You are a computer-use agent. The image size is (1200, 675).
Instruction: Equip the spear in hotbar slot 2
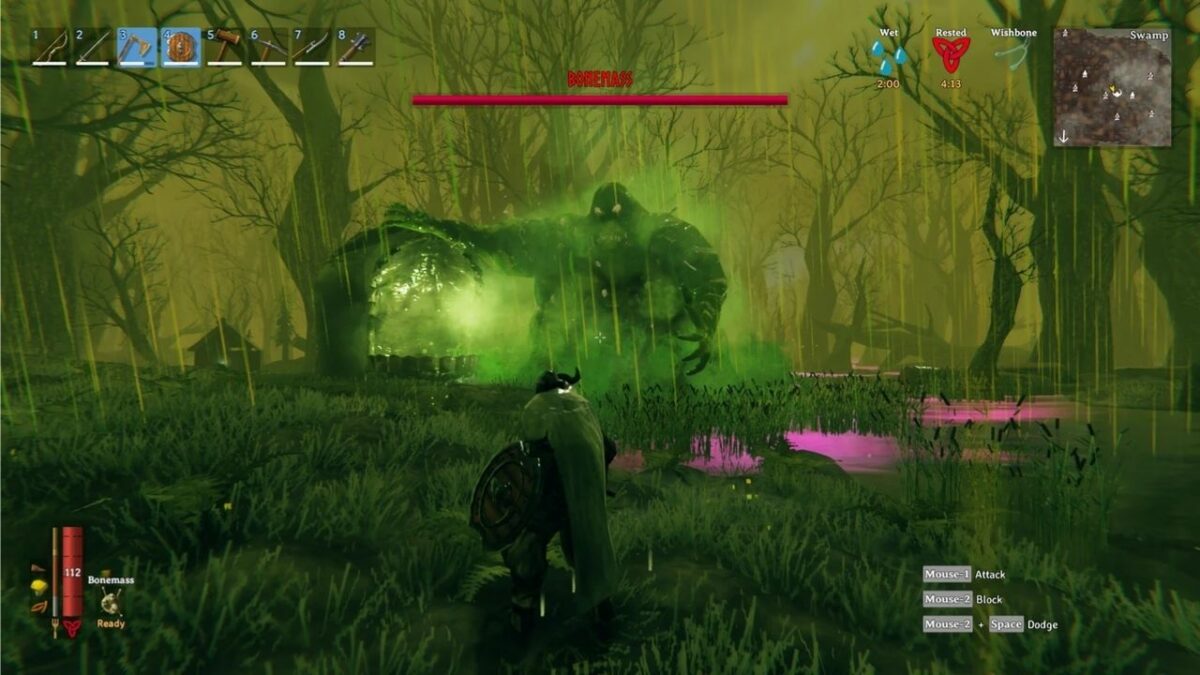tap(93, 47)
